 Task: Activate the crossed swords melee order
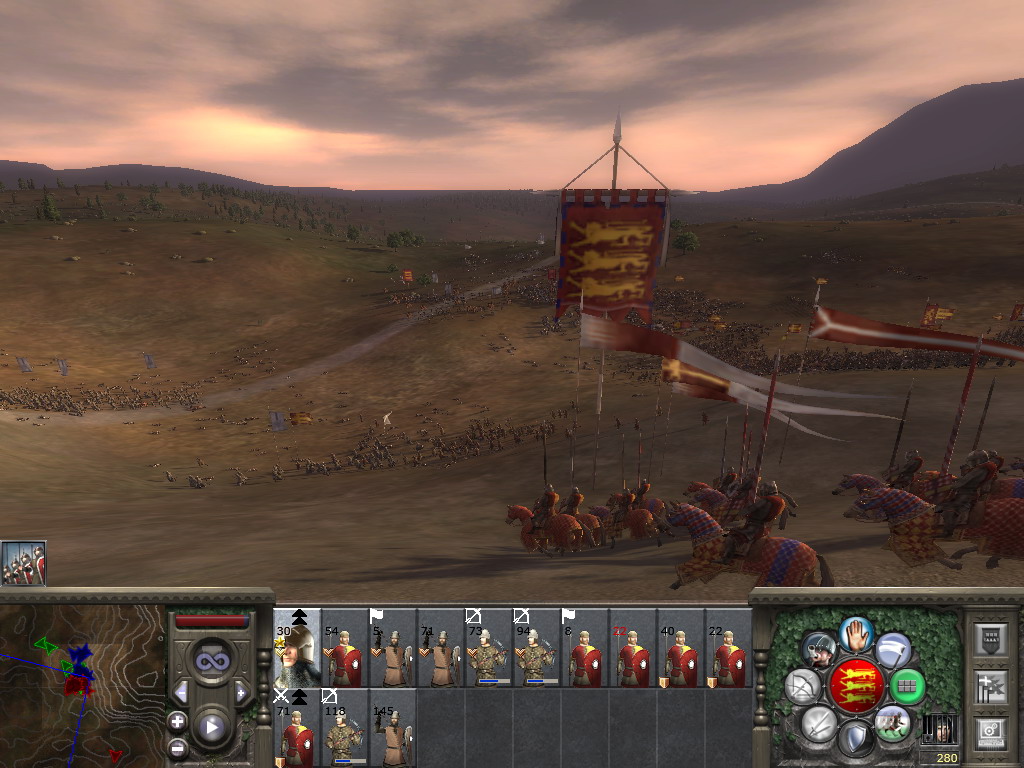(818, 722)
